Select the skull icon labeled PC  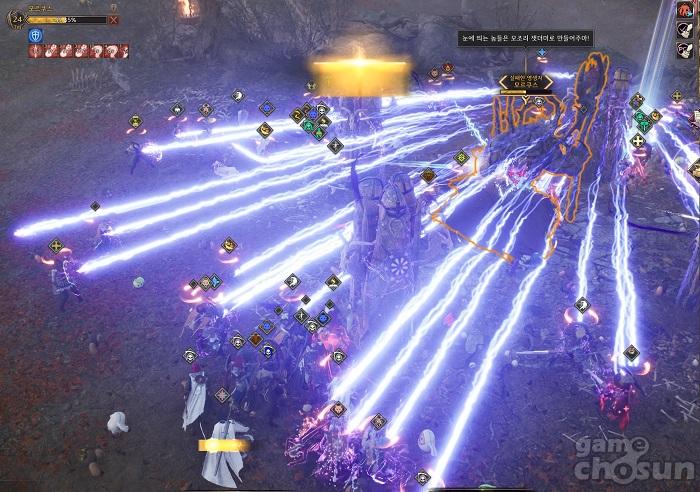[685, 51]
